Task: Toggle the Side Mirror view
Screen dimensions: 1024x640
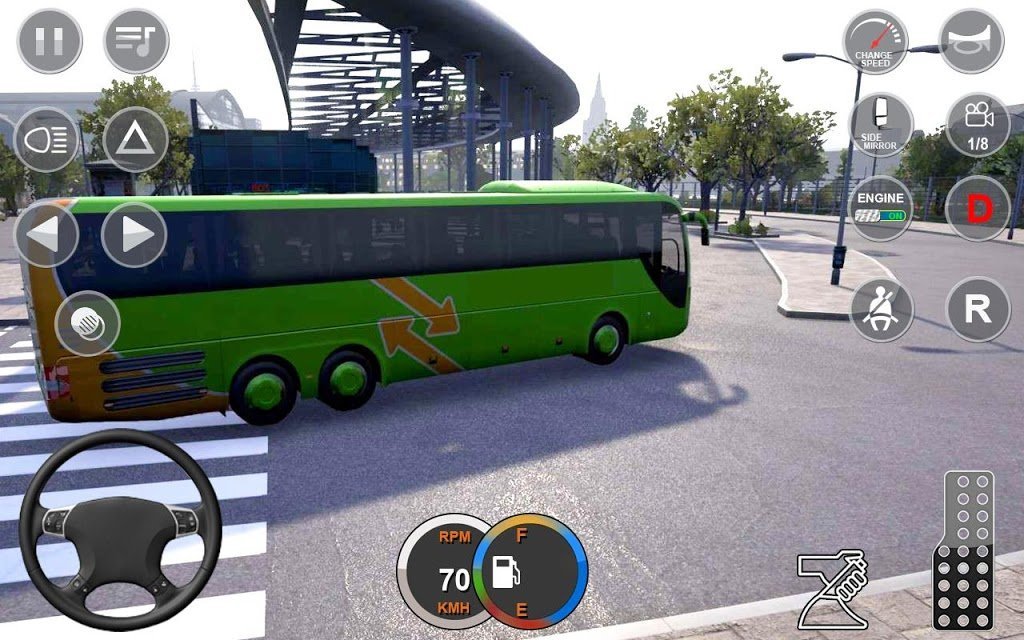Action: tap(881, 125)
